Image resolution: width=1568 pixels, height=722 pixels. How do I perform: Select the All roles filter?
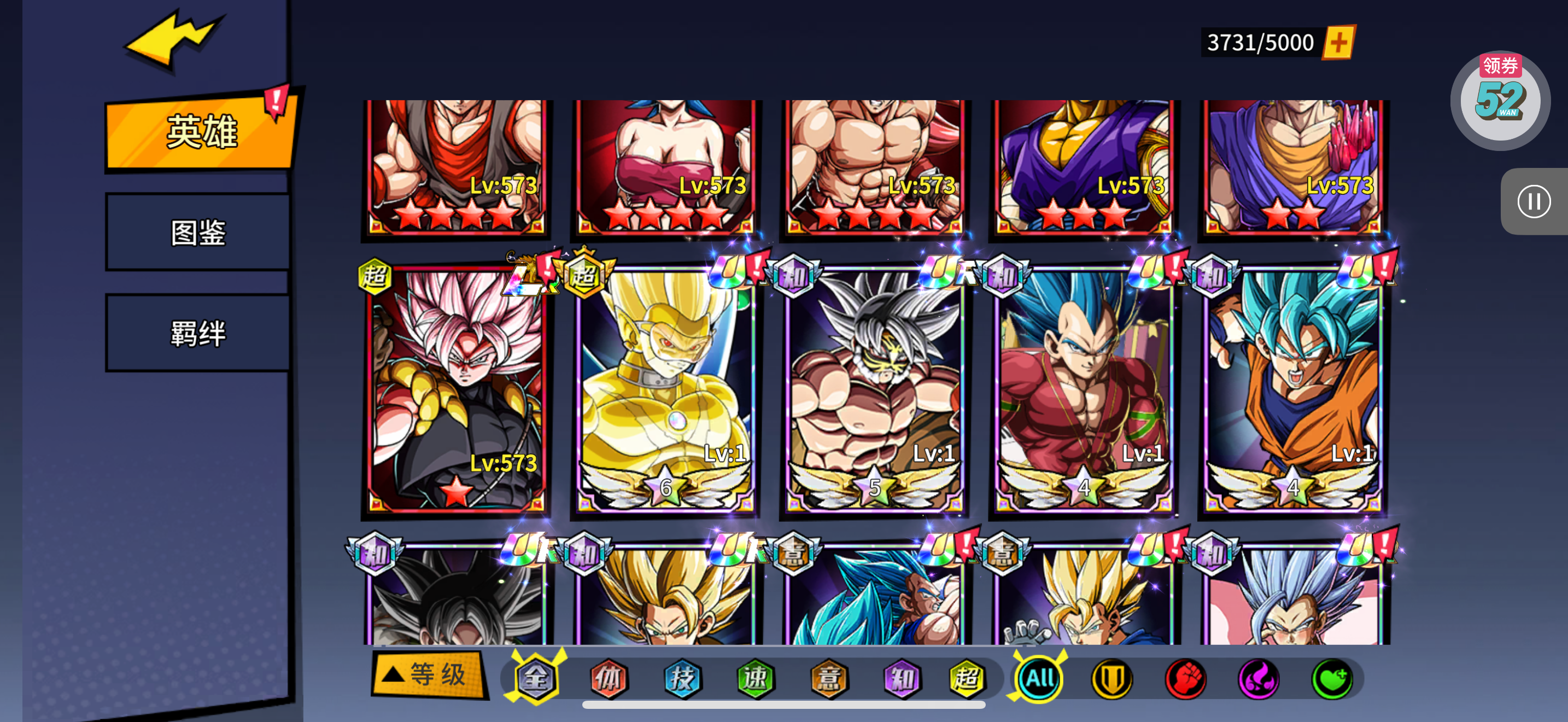pos(1039,678)
